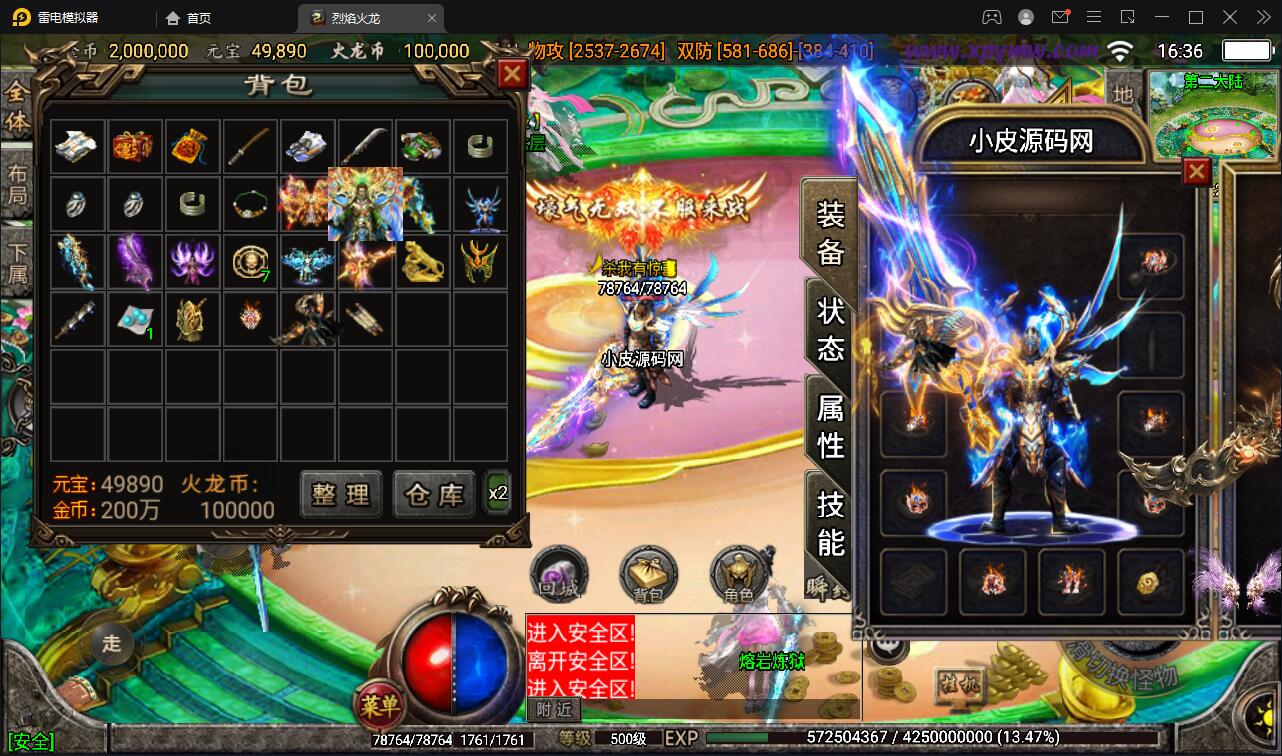1282x756 pixels.
Task: Expand the double-arrow chevron in the title bar
Action: 1262,17
